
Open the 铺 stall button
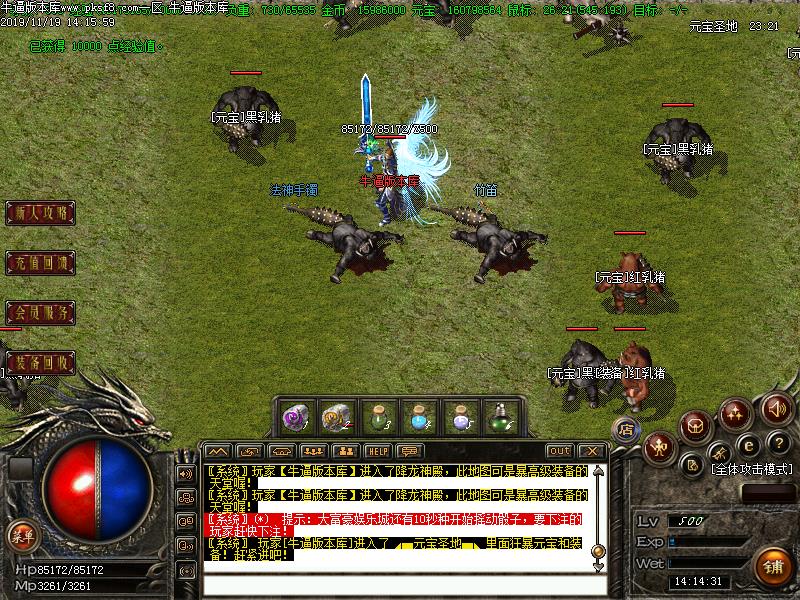tap(771, 565)
